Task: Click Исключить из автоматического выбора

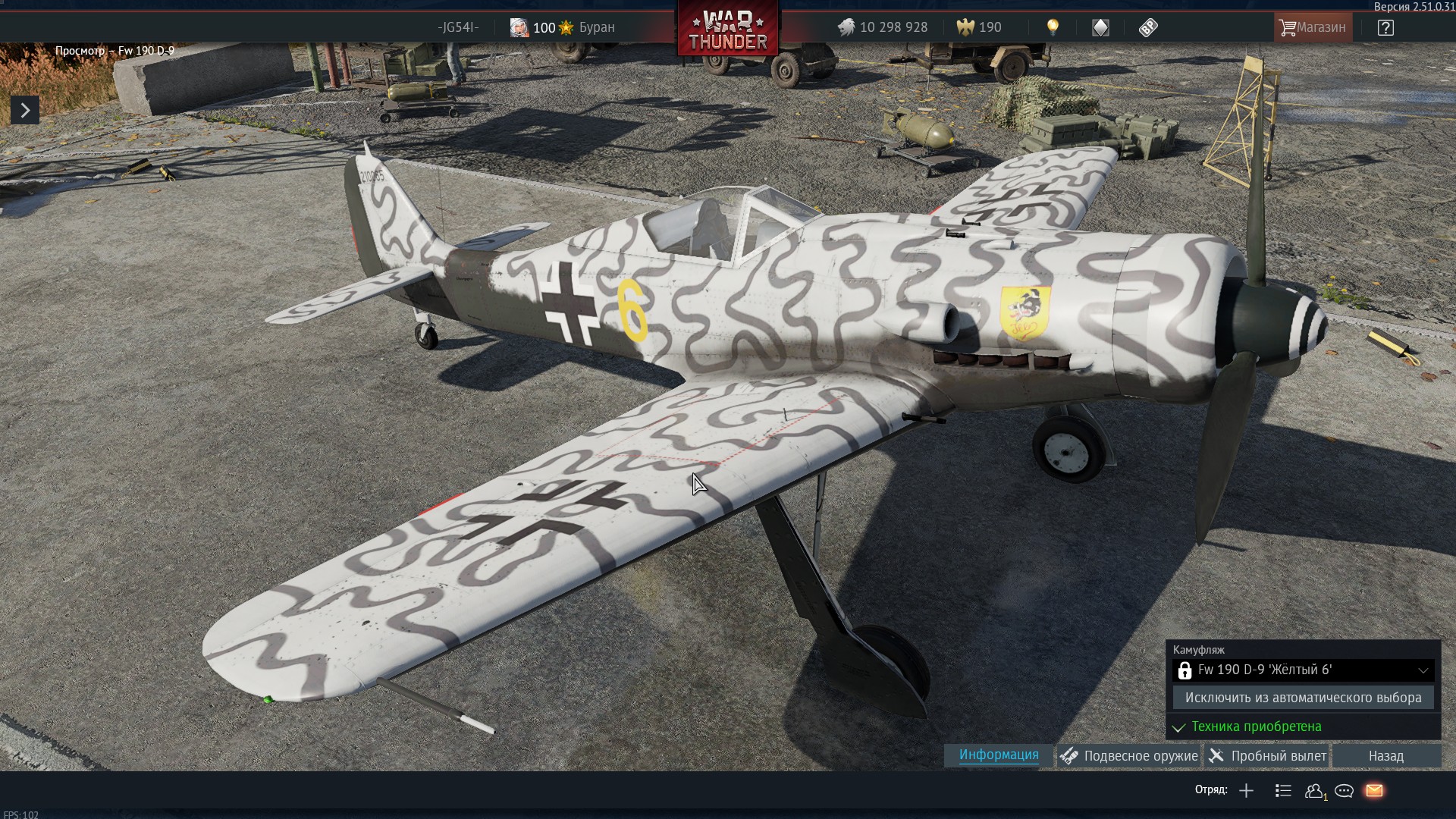Action: coord(1303,698)
